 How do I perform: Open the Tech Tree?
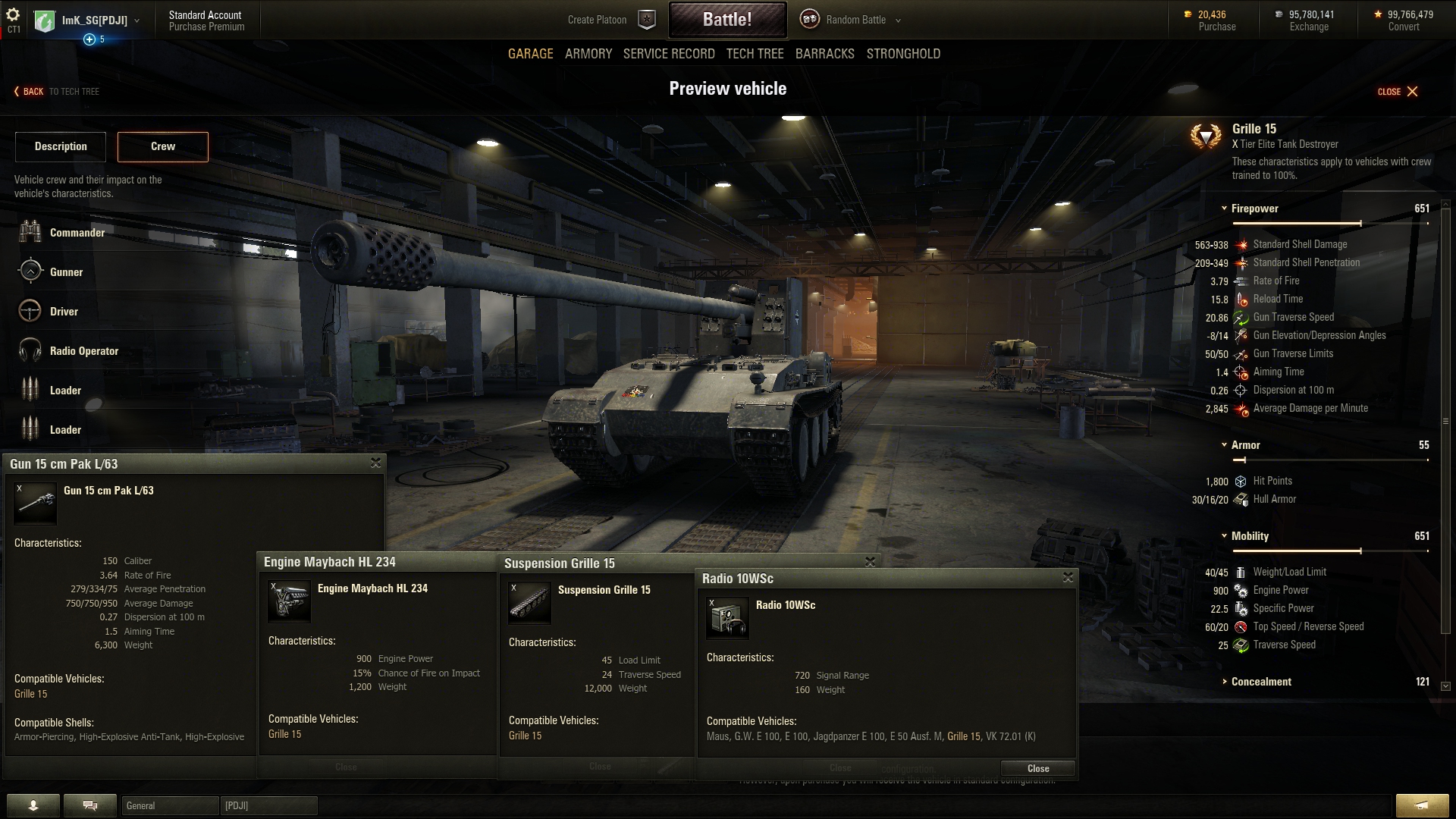coord(755,54)
